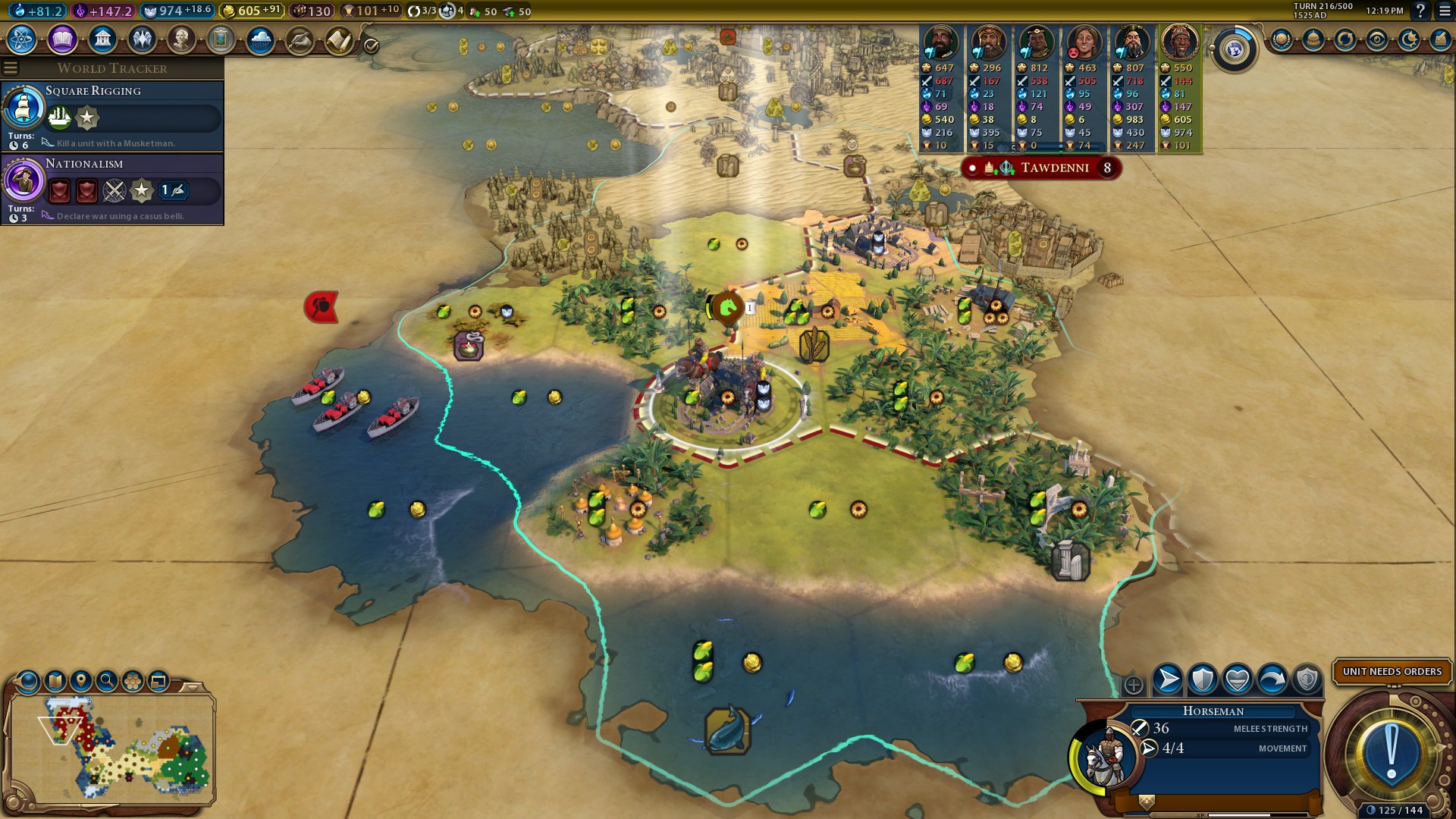Click the Unit Needs Orders button
Viewport: 1456px width, 819px height.
[1392, 671]
